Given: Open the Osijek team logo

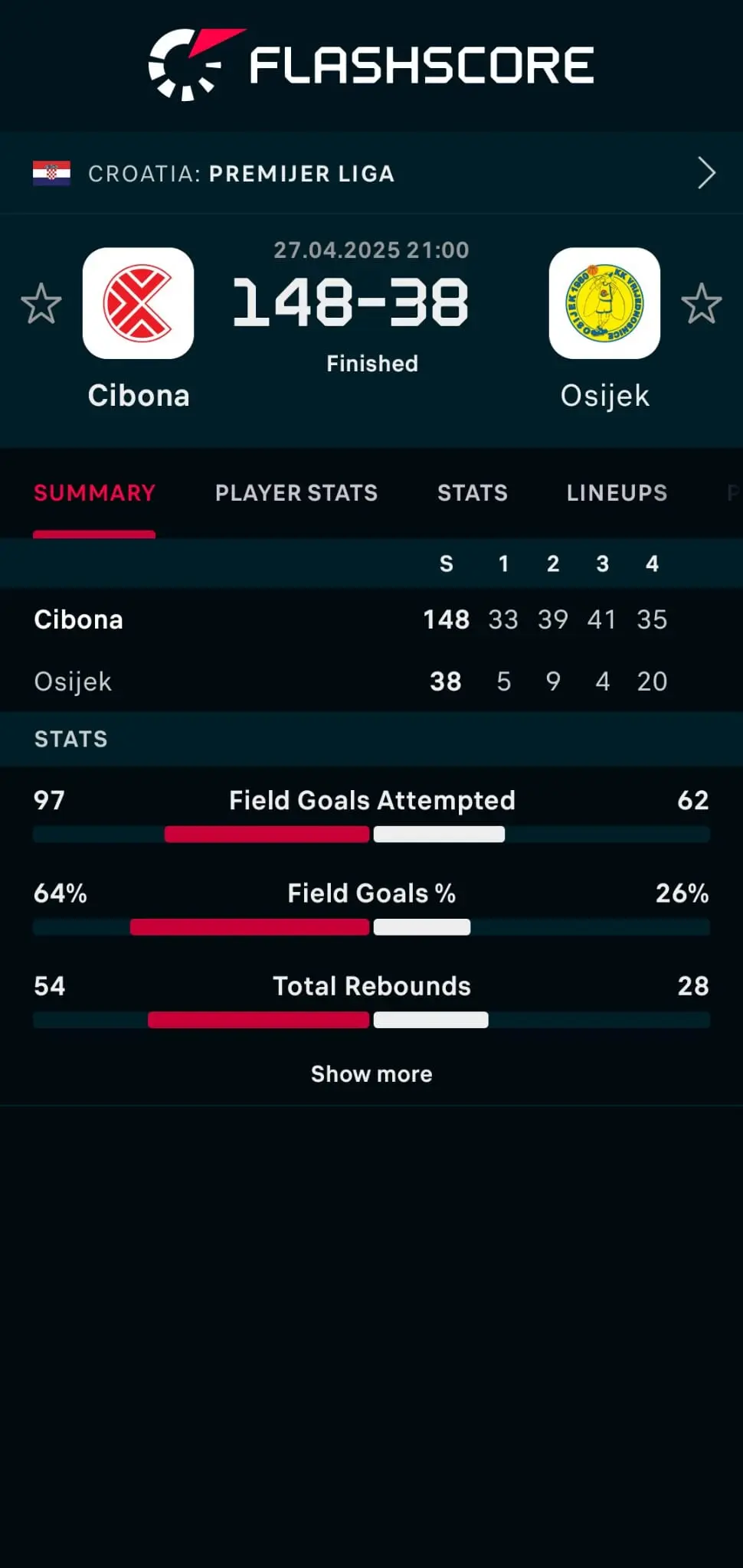Looking at the screenshot, I should click(604, 303).
